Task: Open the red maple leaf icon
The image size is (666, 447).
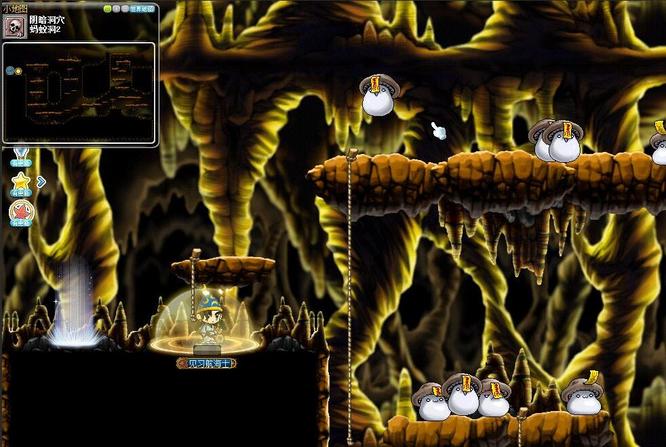Action: pos(20,211)
